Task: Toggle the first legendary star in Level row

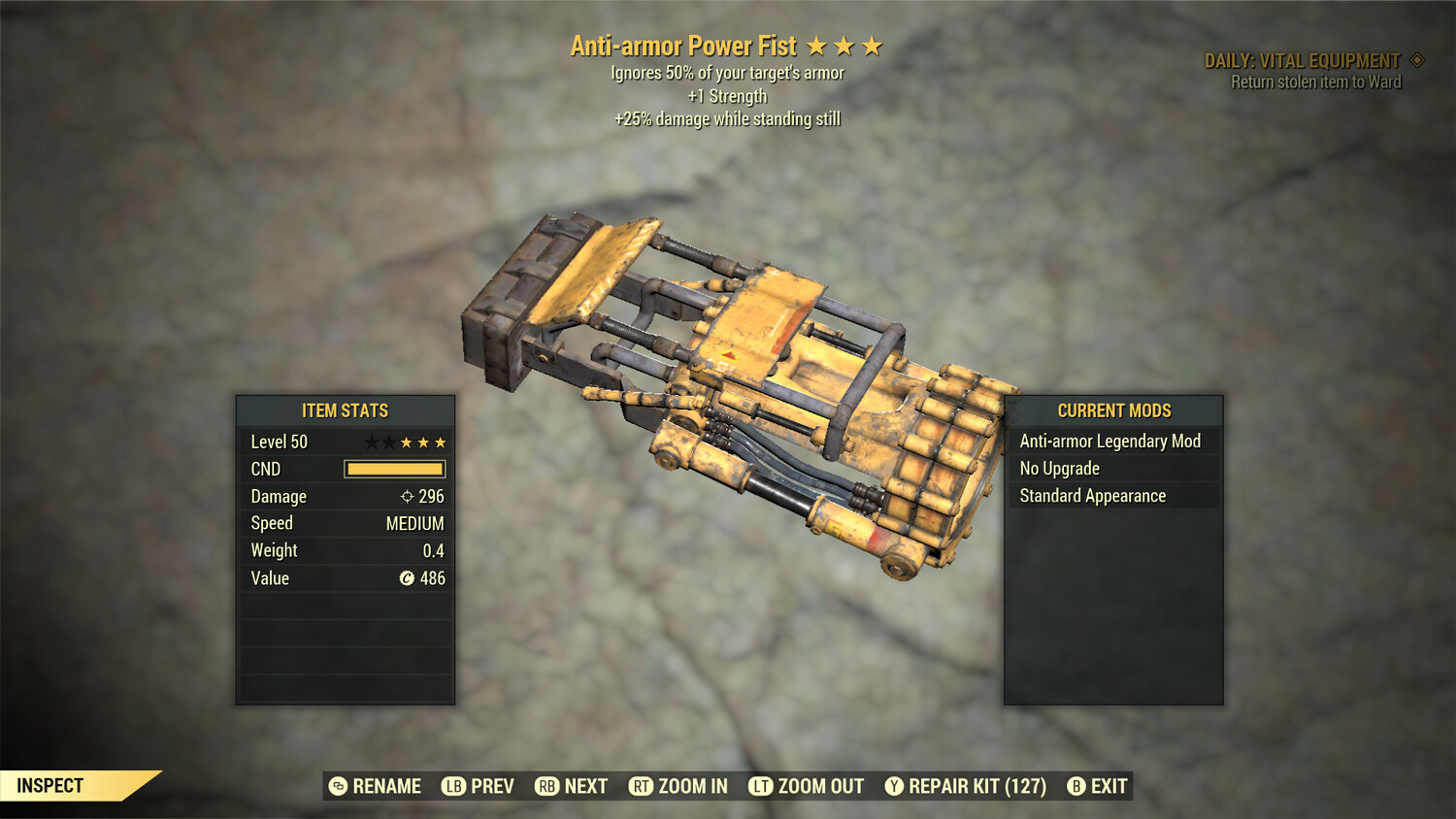Action: point(370,442)
